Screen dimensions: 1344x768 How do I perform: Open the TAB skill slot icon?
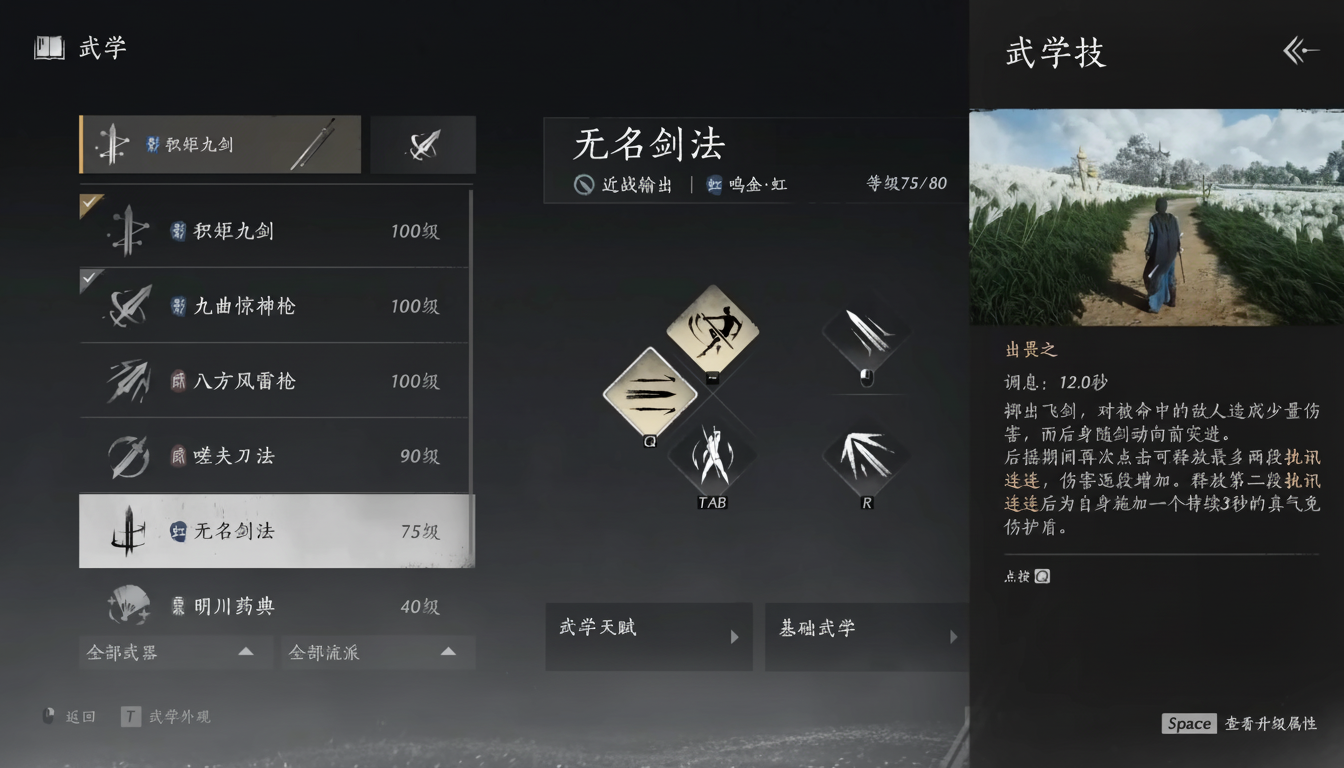point(712,453)
